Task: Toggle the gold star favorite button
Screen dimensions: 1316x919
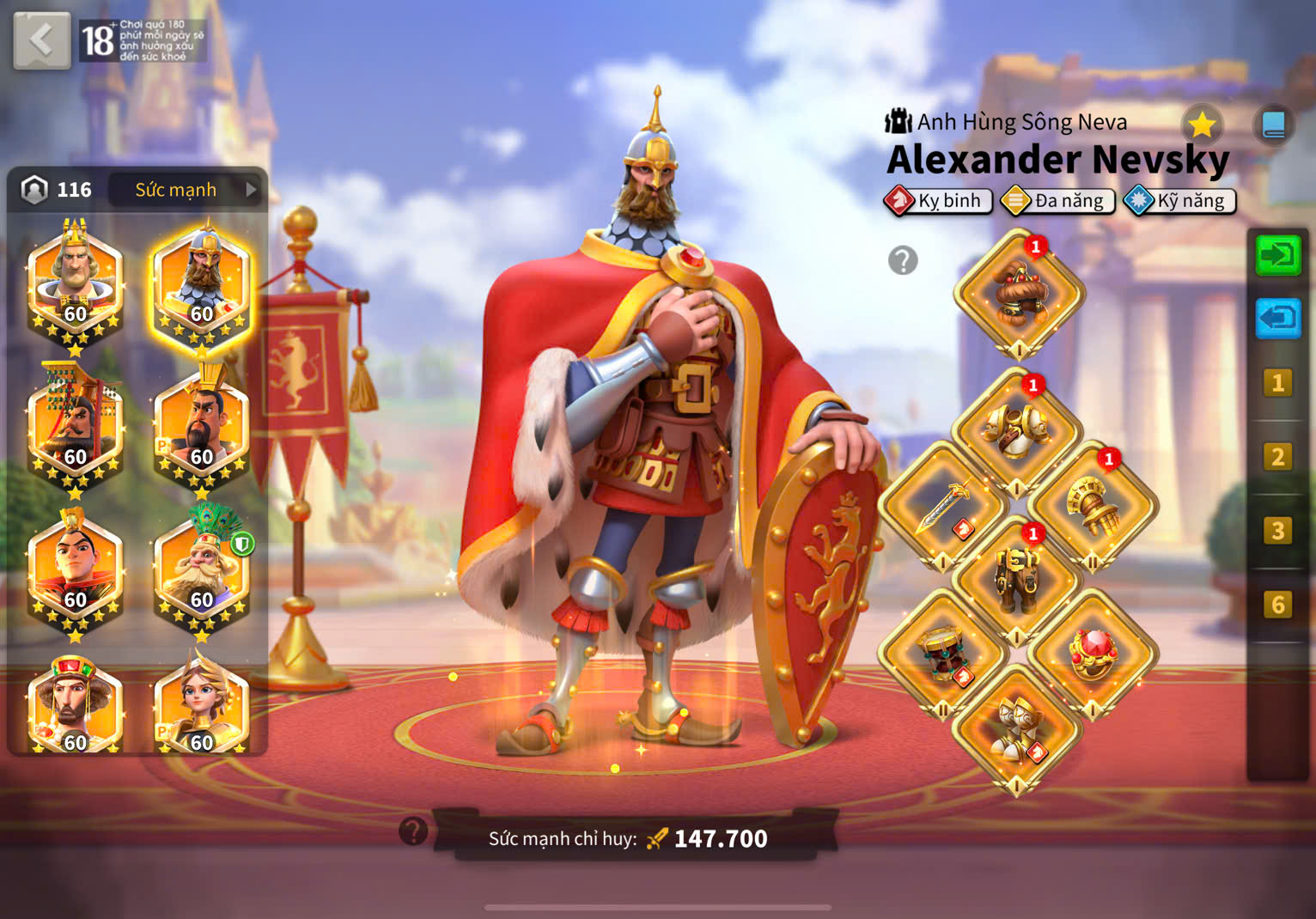Action: pos(1202,125)
